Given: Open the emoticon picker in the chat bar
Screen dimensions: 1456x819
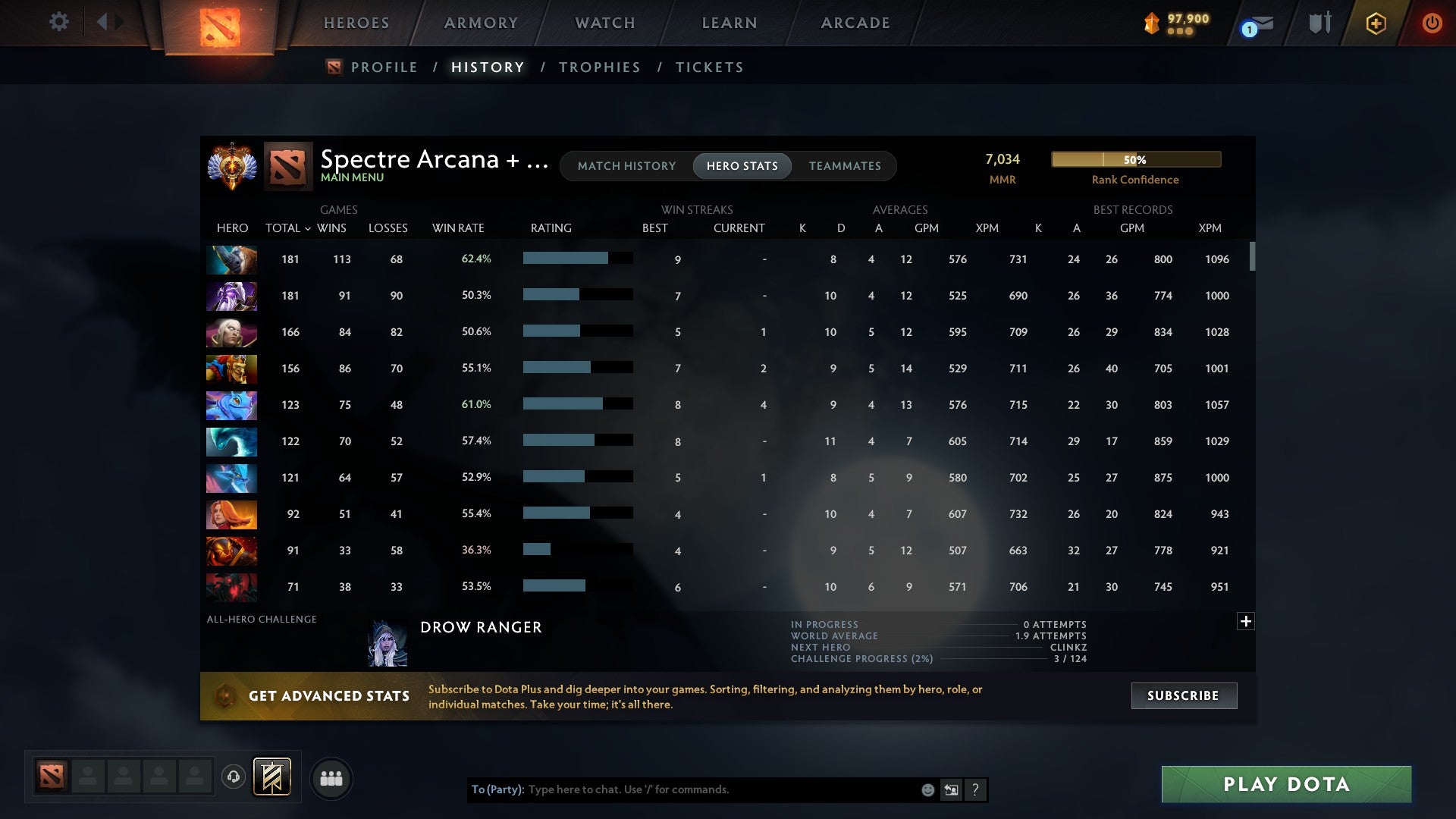Looking at the screenshot, I should pos(927,789).
